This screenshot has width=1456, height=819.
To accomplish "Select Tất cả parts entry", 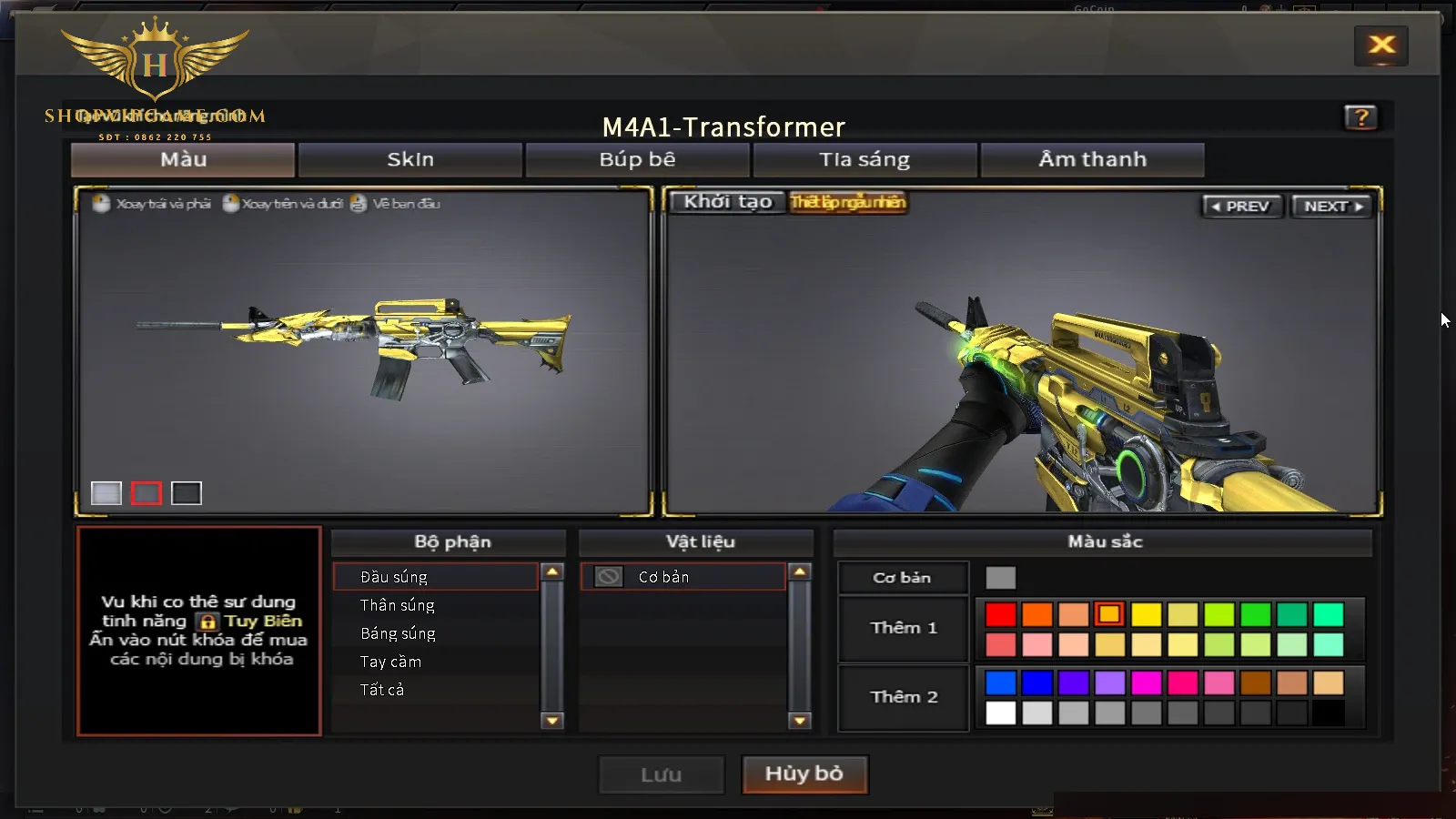I will point(382,690).
